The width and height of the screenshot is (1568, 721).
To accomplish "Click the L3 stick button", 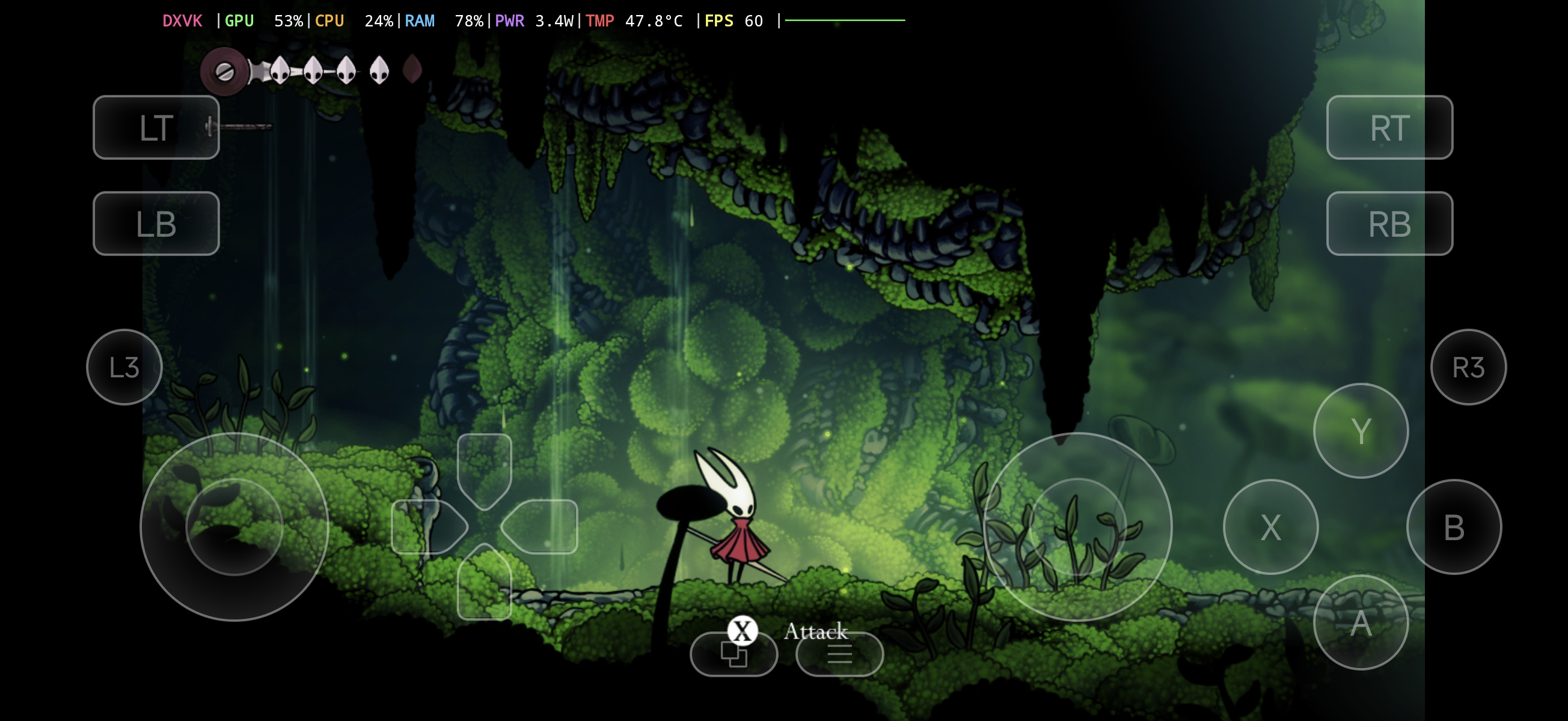I will tap(124, 367).
